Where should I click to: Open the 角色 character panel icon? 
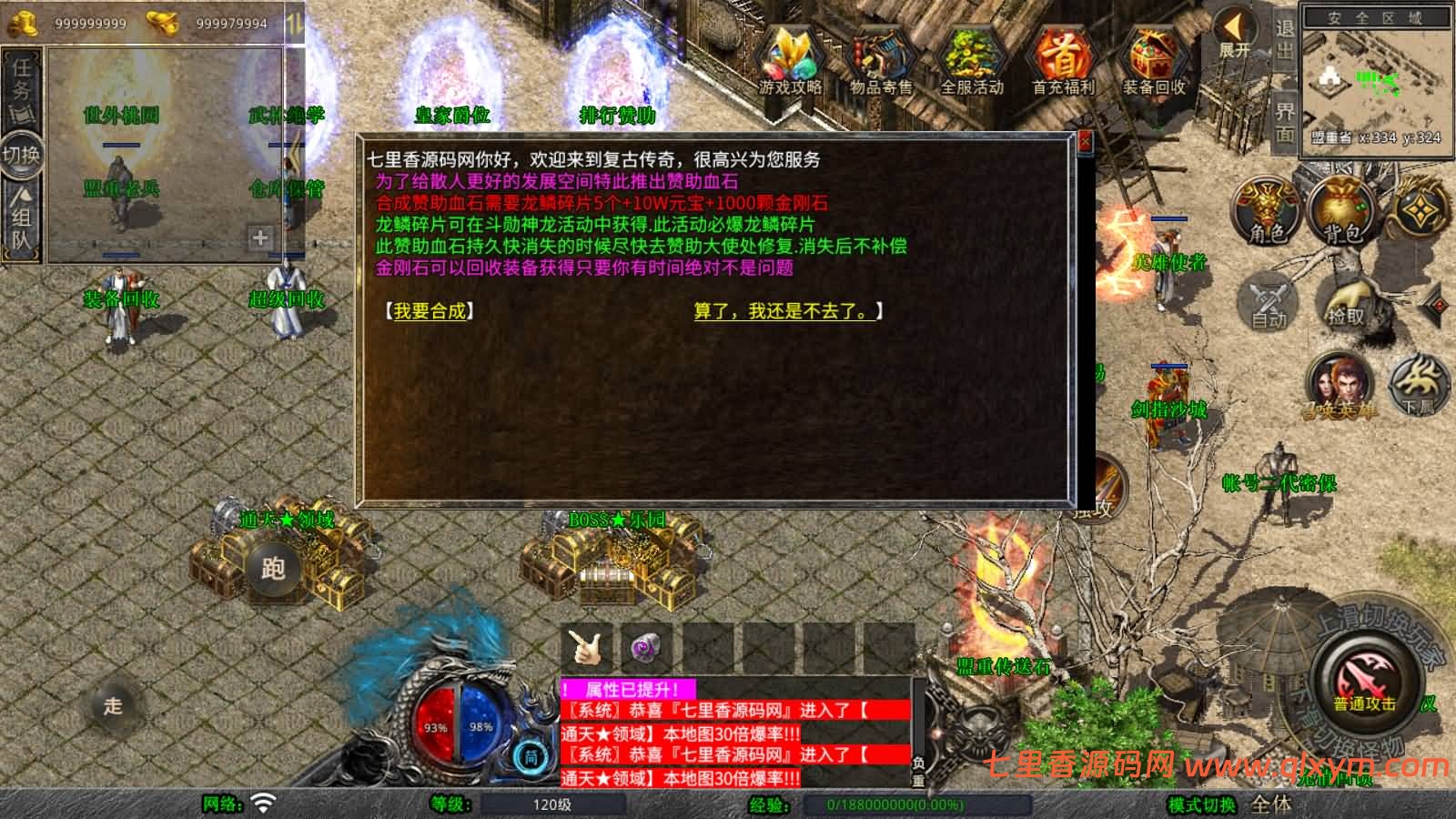tap(1265, 209)
